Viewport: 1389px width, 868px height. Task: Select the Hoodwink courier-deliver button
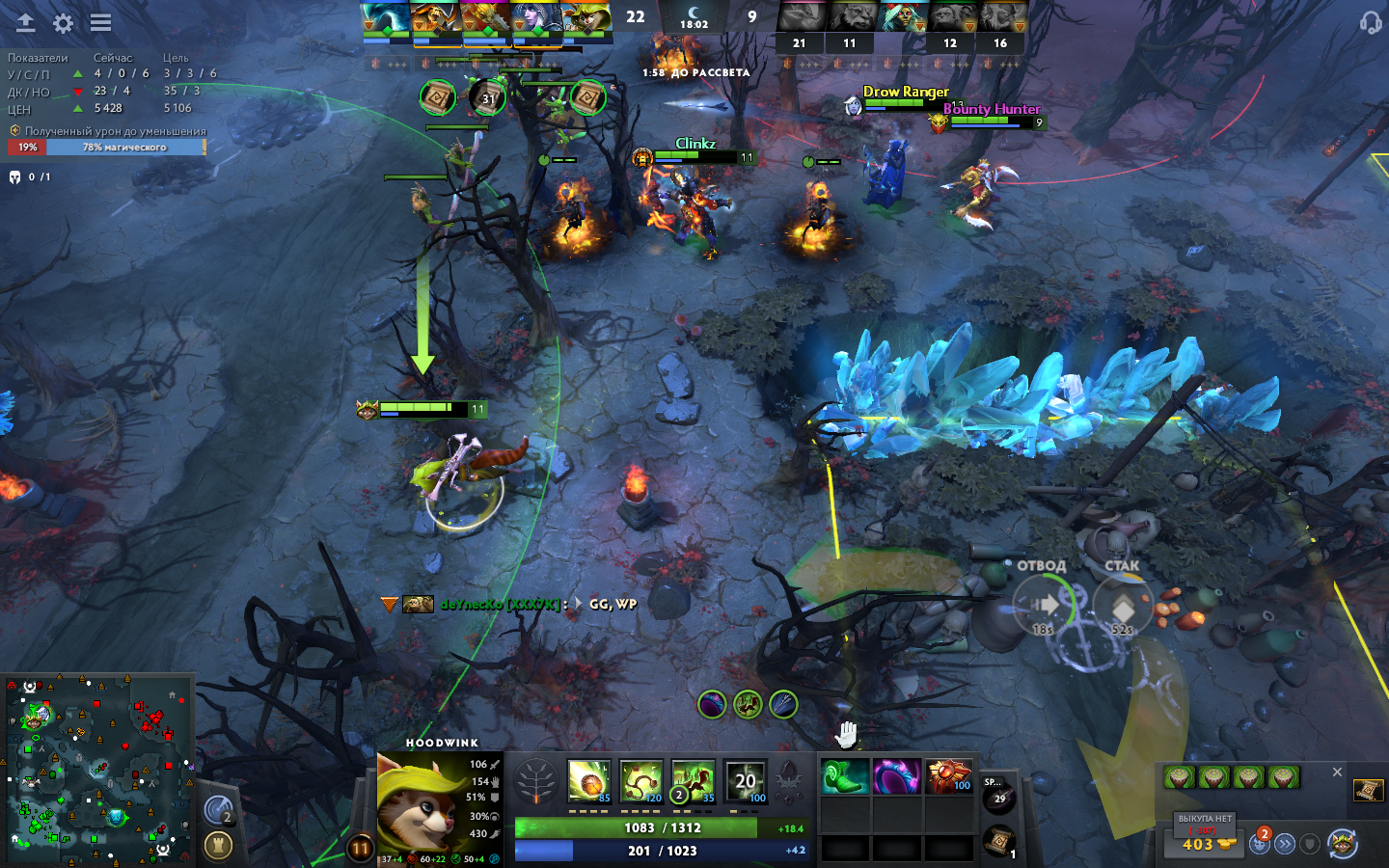(x=1343, y=844)
